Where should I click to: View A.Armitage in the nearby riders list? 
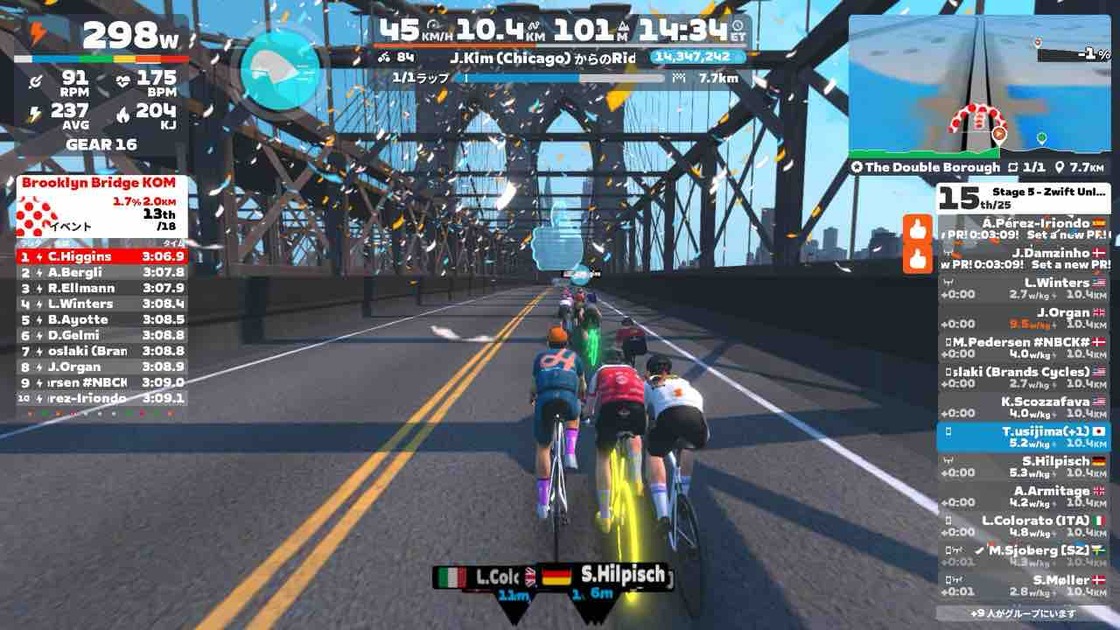[1024, 497]
